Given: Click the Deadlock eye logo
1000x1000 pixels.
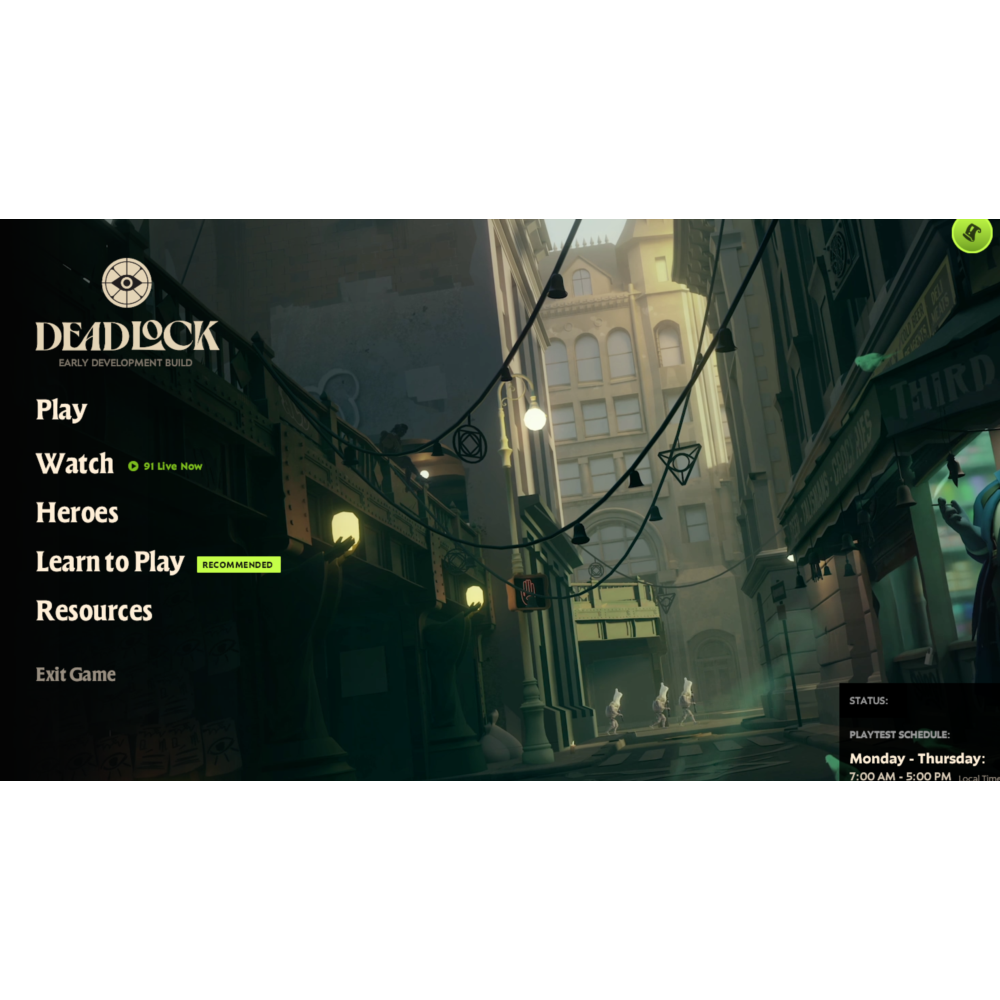Looking at the screenshot, I should 127,282.
